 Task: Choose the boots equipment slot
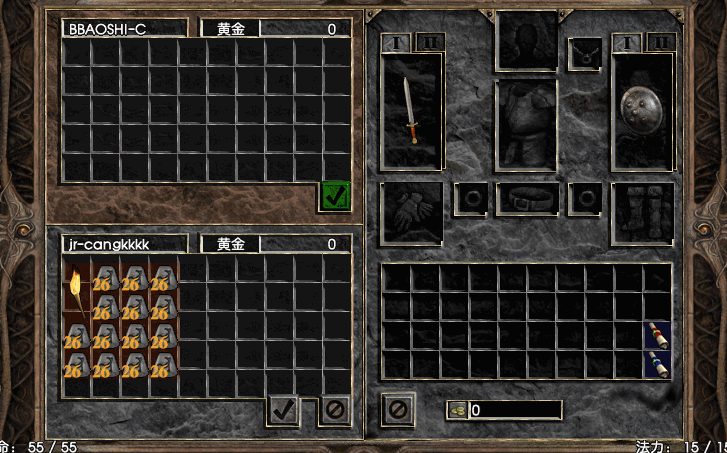click(x=642, y=212)
